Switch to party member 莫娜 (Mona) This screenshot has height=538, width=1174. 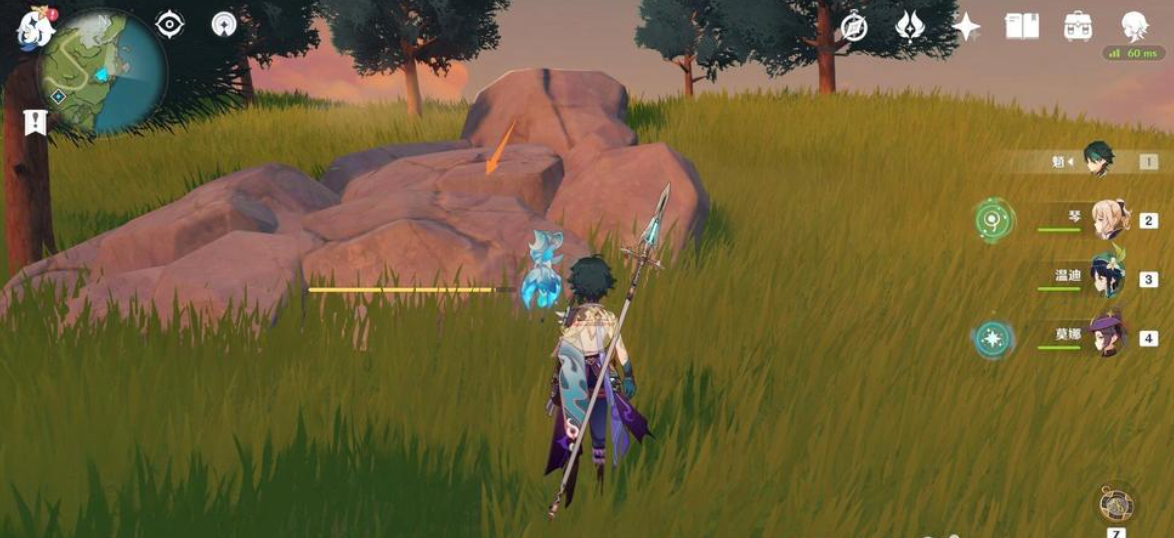(1108, 336)
